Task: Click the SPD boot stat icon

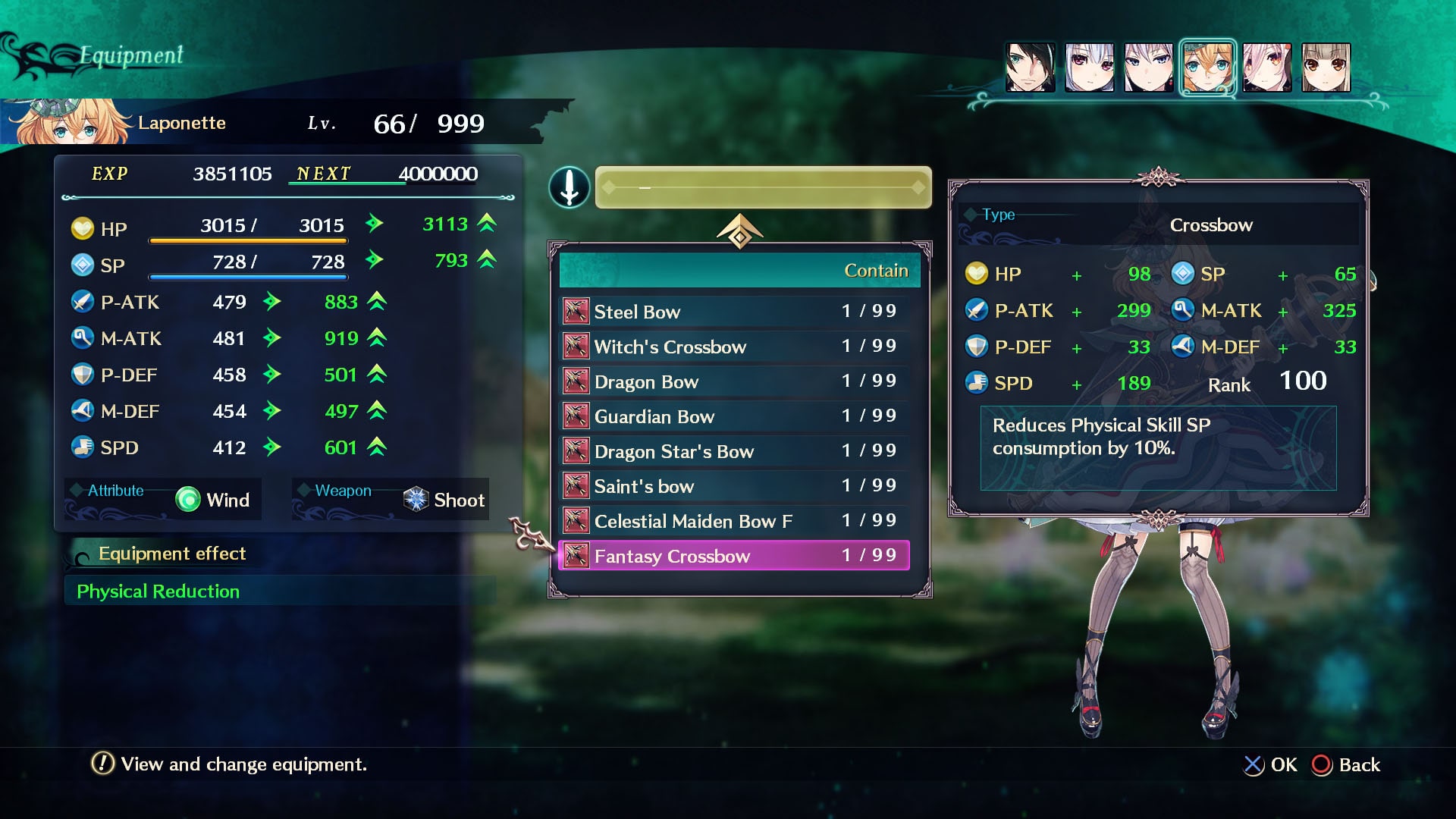Action: tap(83, 447)
